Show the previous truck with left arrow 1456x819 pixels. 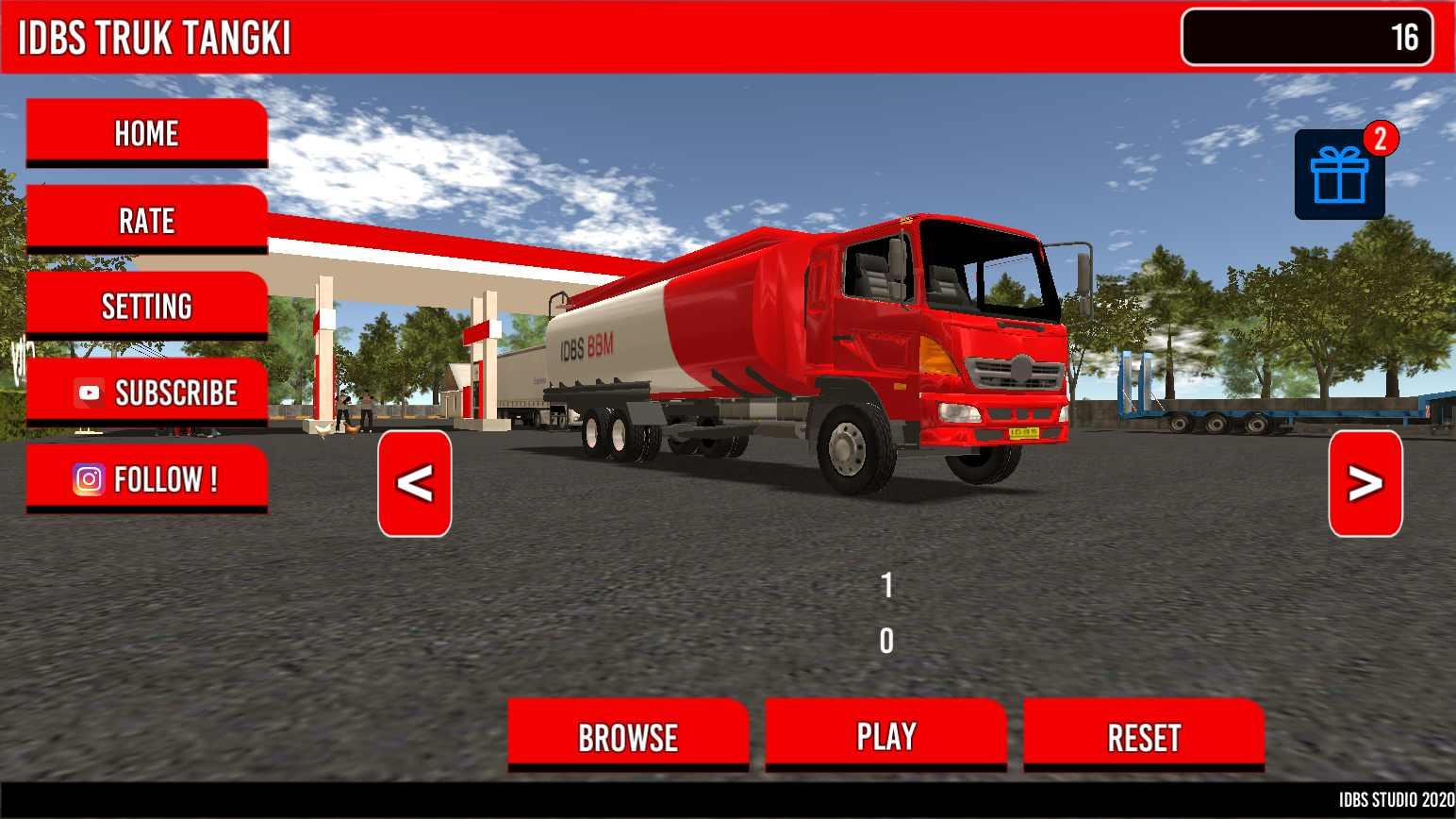(x=414, y=484)
